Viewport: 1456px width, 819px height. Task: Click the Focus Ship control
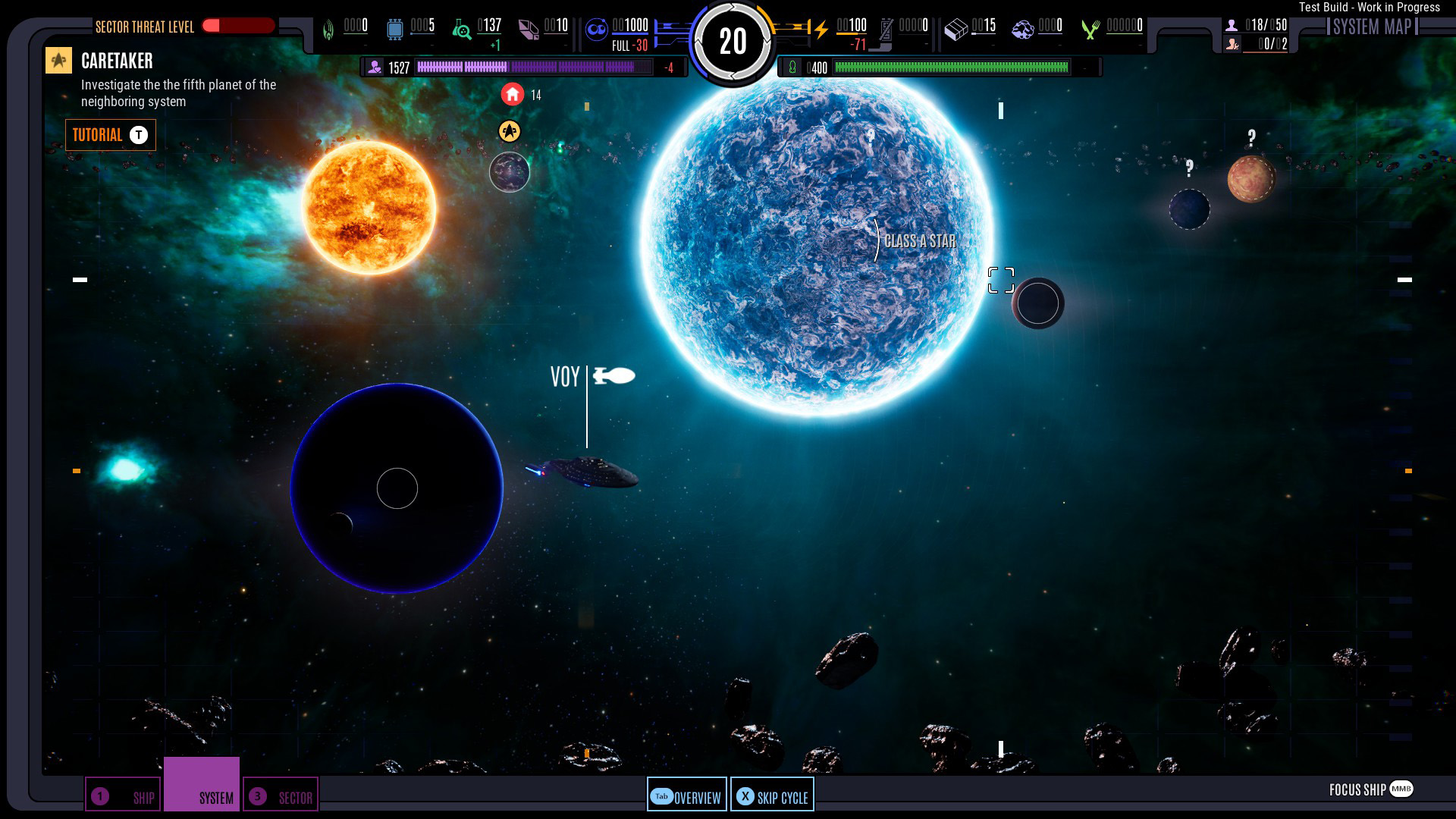1370,789
